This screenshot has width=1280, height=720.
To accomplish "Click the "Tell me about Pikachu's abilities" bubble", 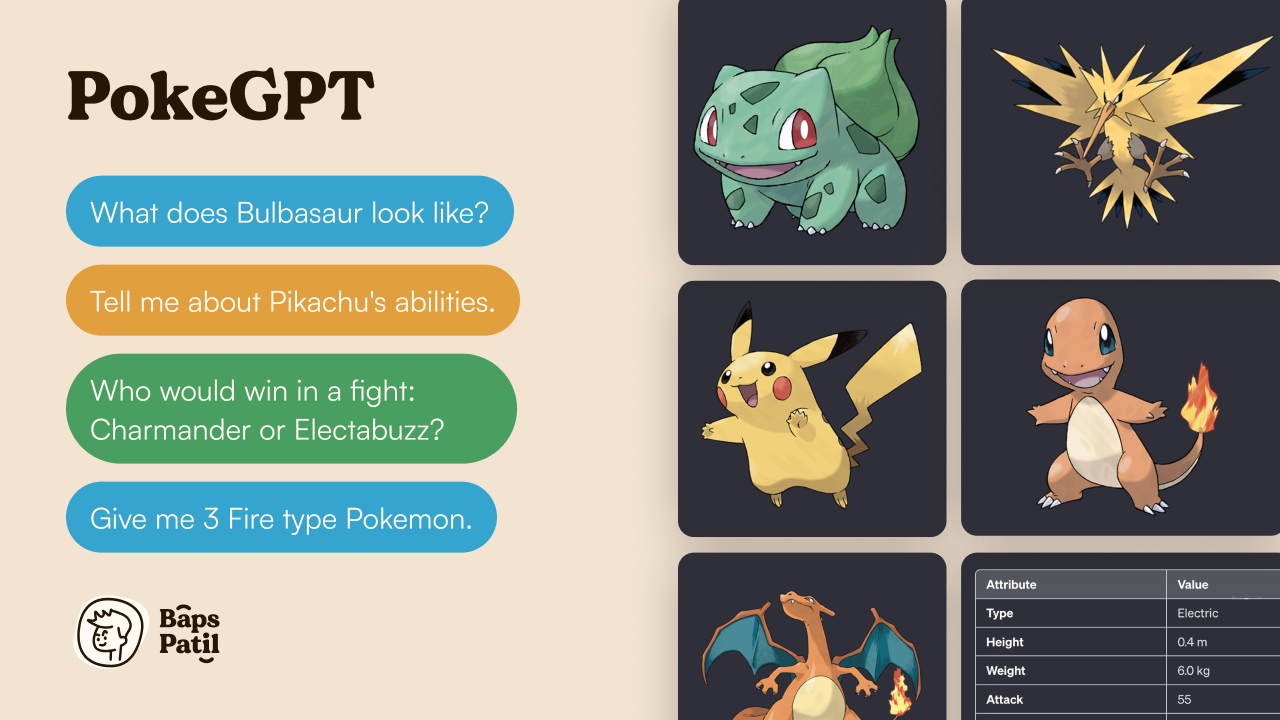I will 292,300.
